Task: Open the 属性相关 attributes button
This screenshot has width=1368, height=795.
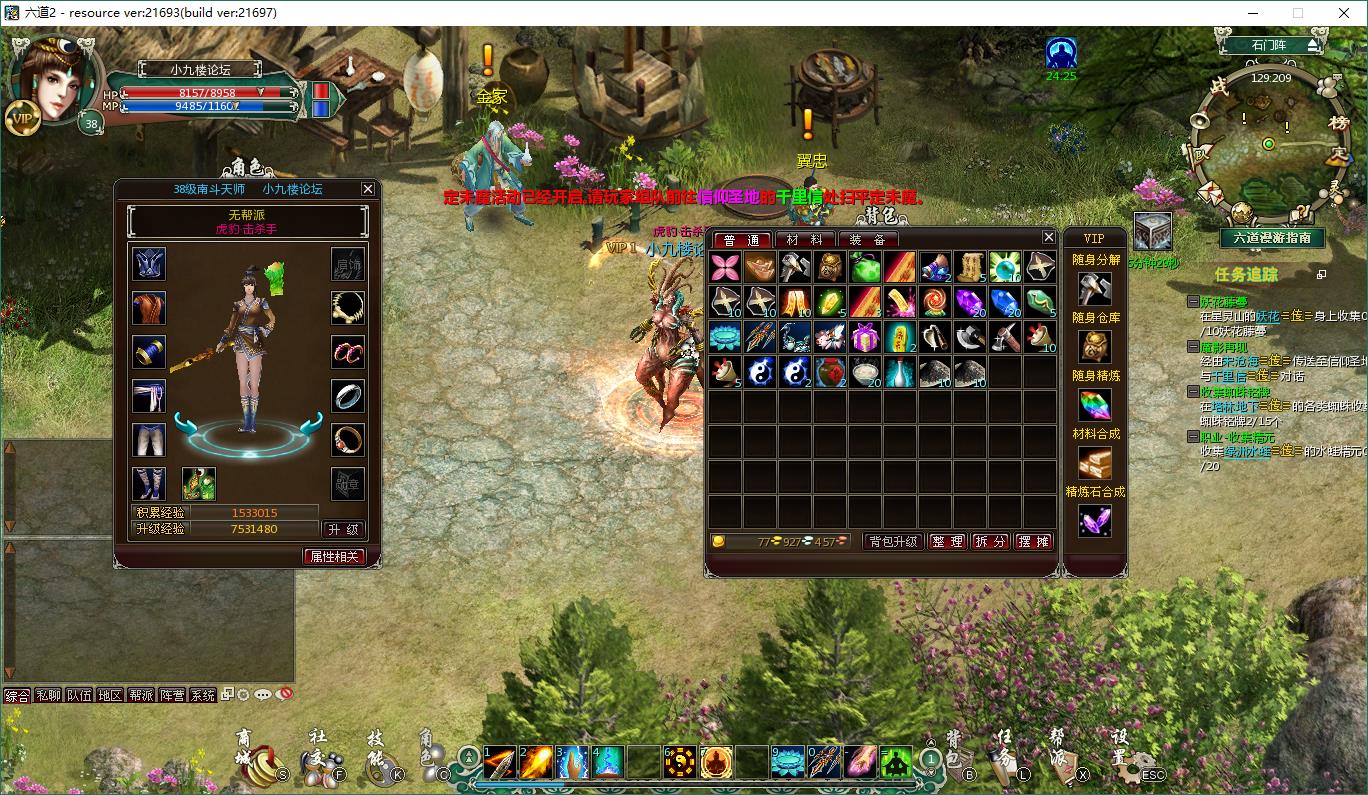Action: coord(334,556)
